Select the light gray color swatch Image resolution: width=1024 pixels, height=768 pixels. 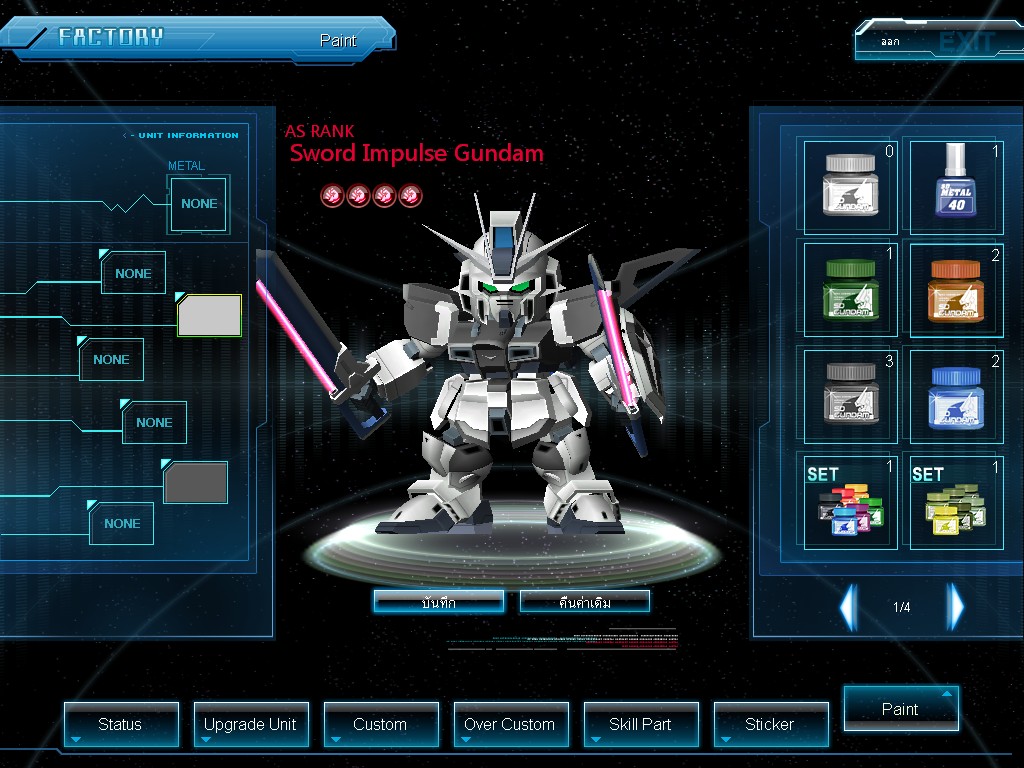pyautogui.click(x=209, y=316)
